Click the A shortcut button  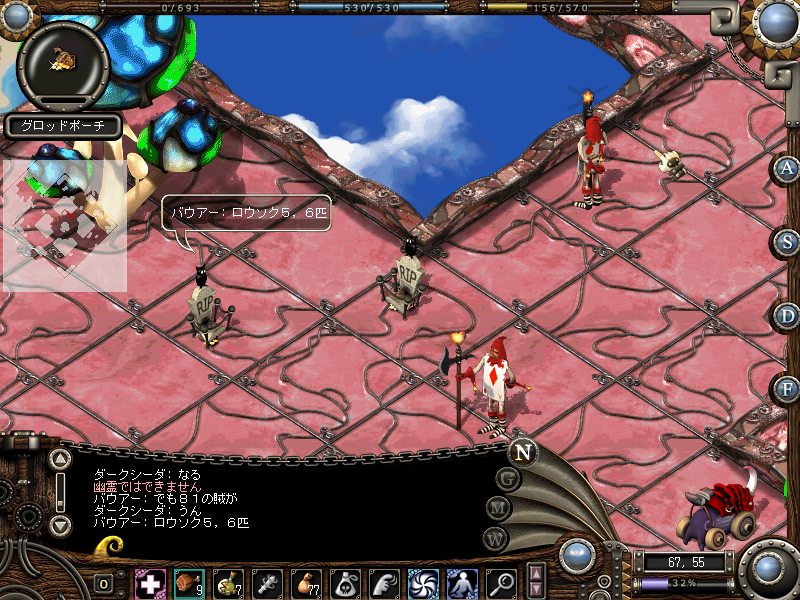click(786, 168)
